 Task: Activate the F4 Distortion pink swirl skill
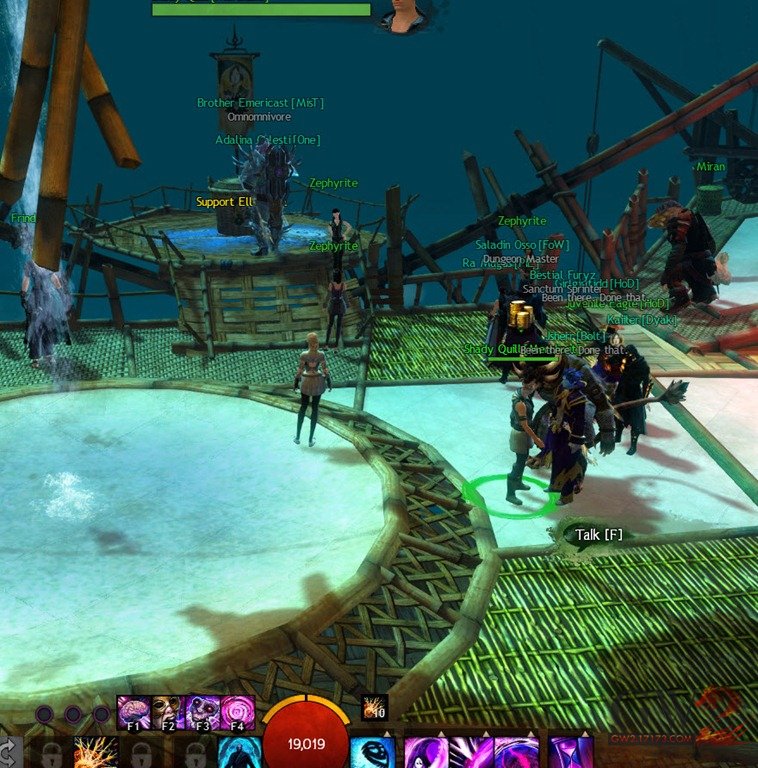coord(237,713)
